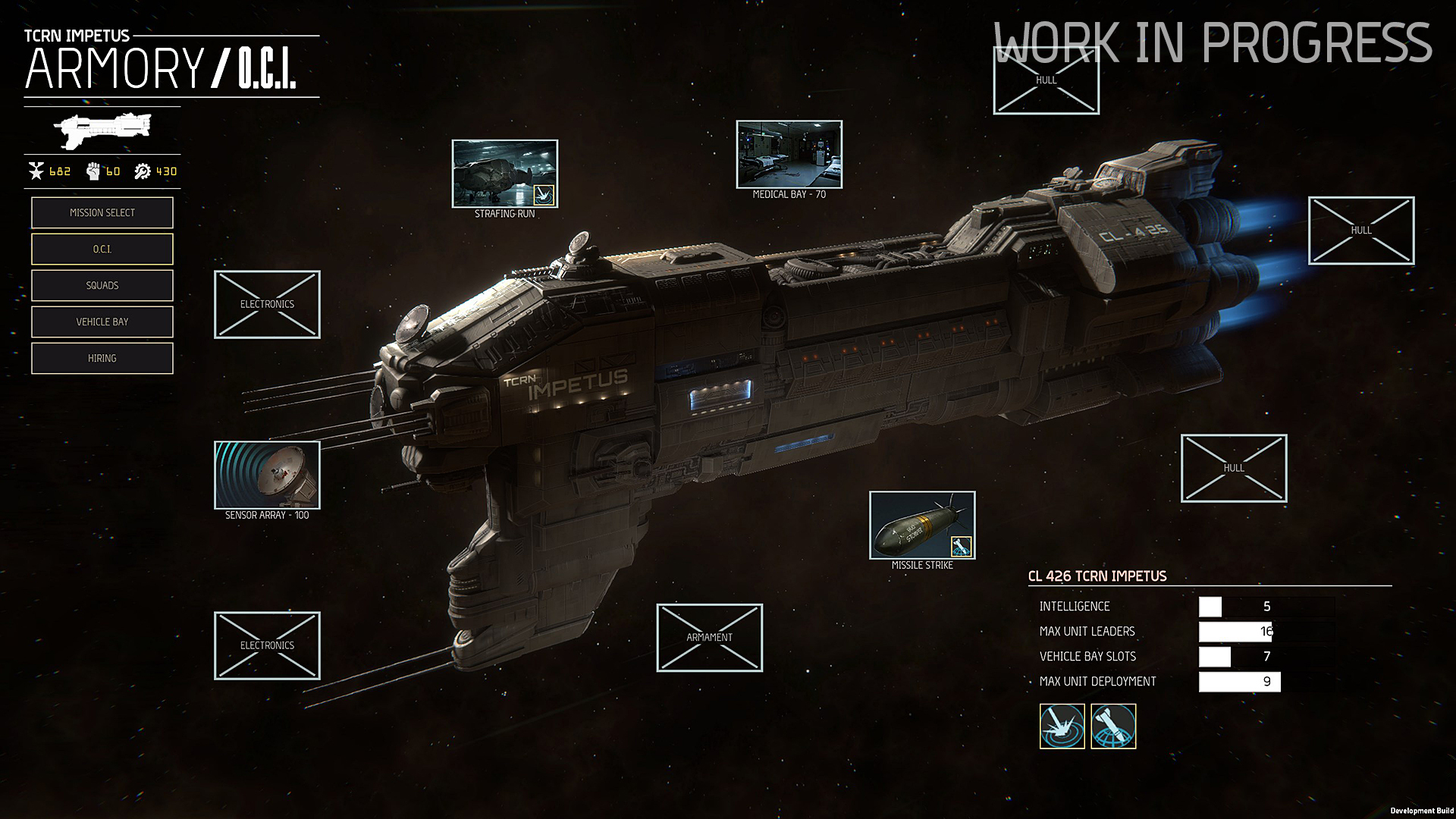Select the Sensor Array module
Image resolution: width=1456 pixels, height=819 pixels.
(267, 475)
